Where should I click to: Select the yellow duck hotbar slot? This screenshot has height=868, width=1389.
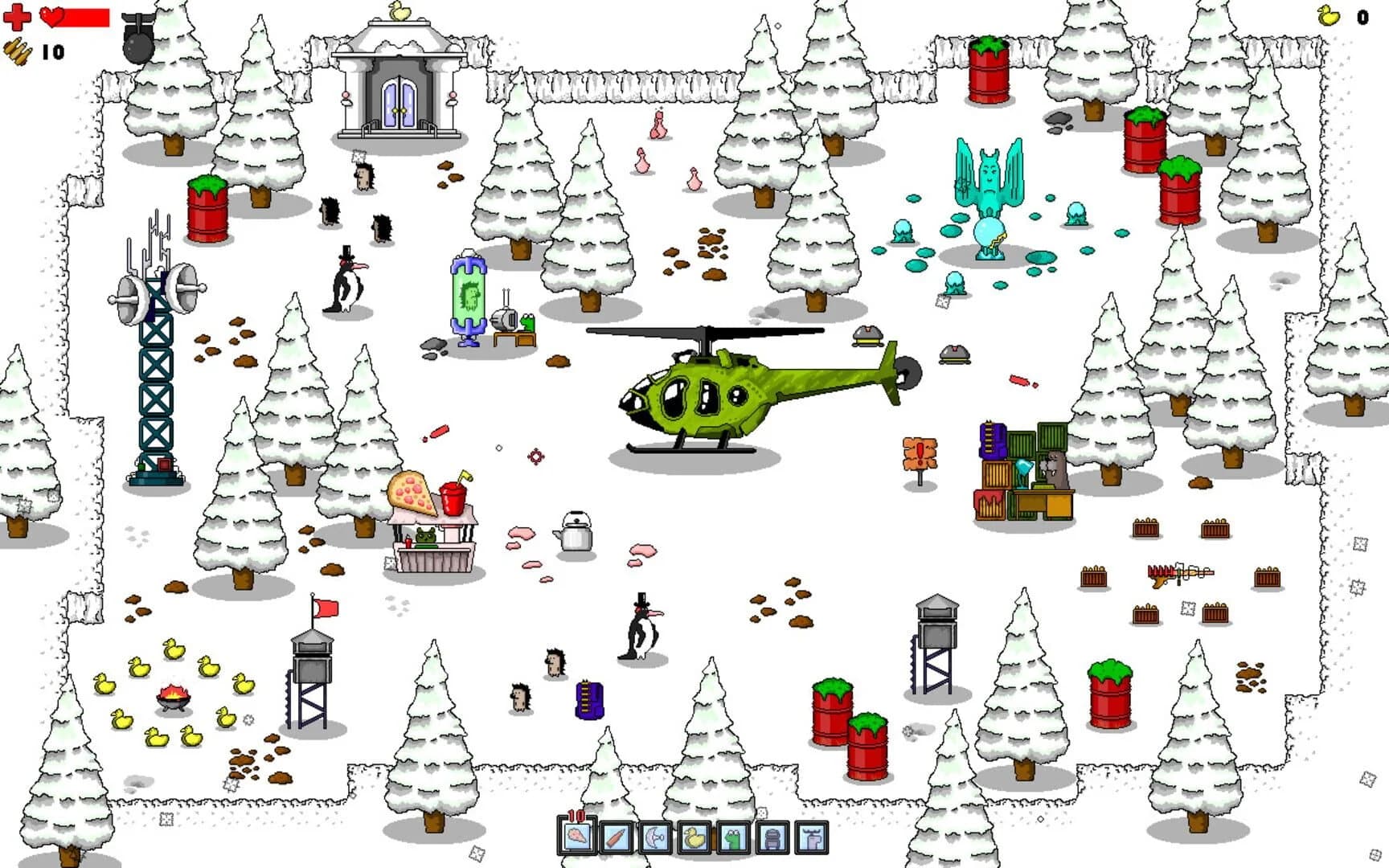click(693, 838)
